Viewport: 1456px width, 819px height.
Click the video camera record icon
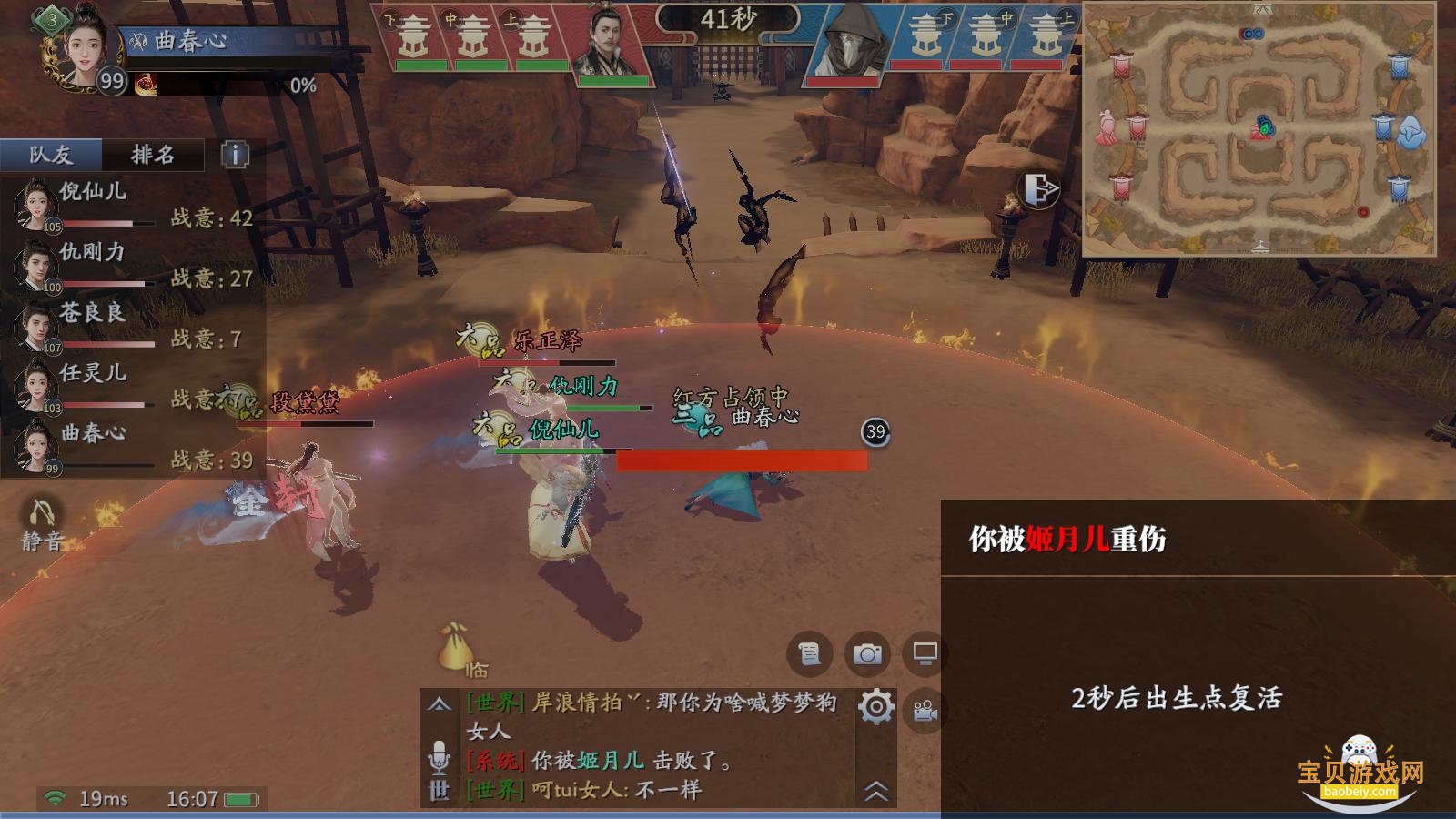coord(925,711)
